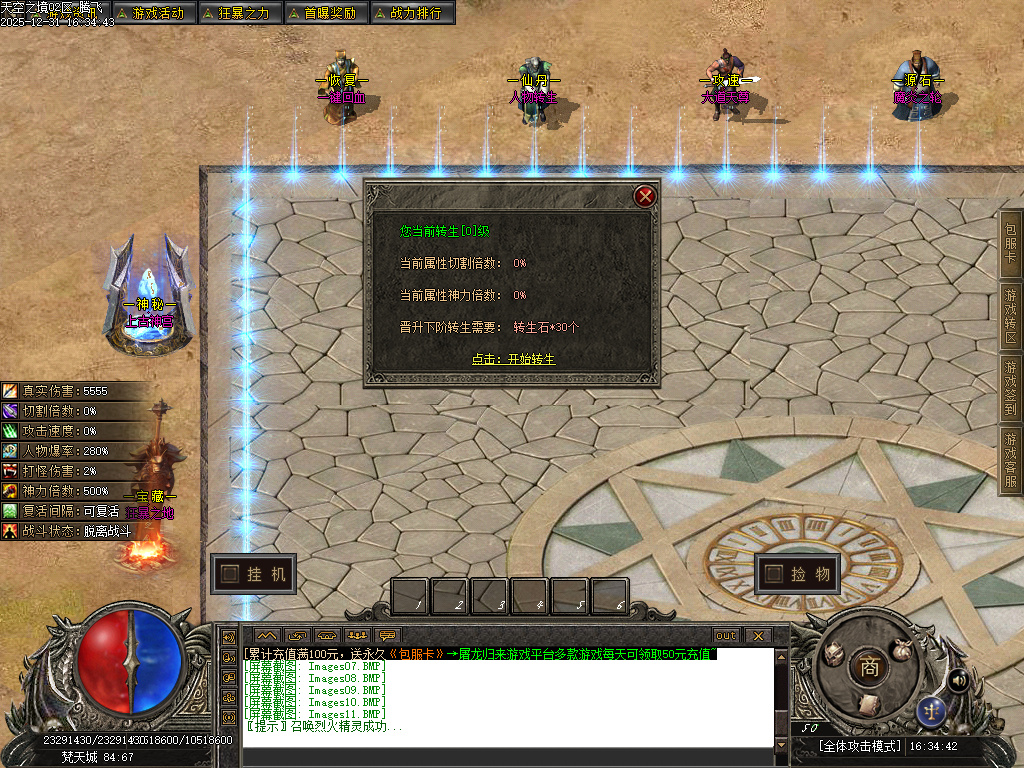Open the 游戏转区 side tab
The height and width of the screenshot is (768, 1024).
(1011, 316)
